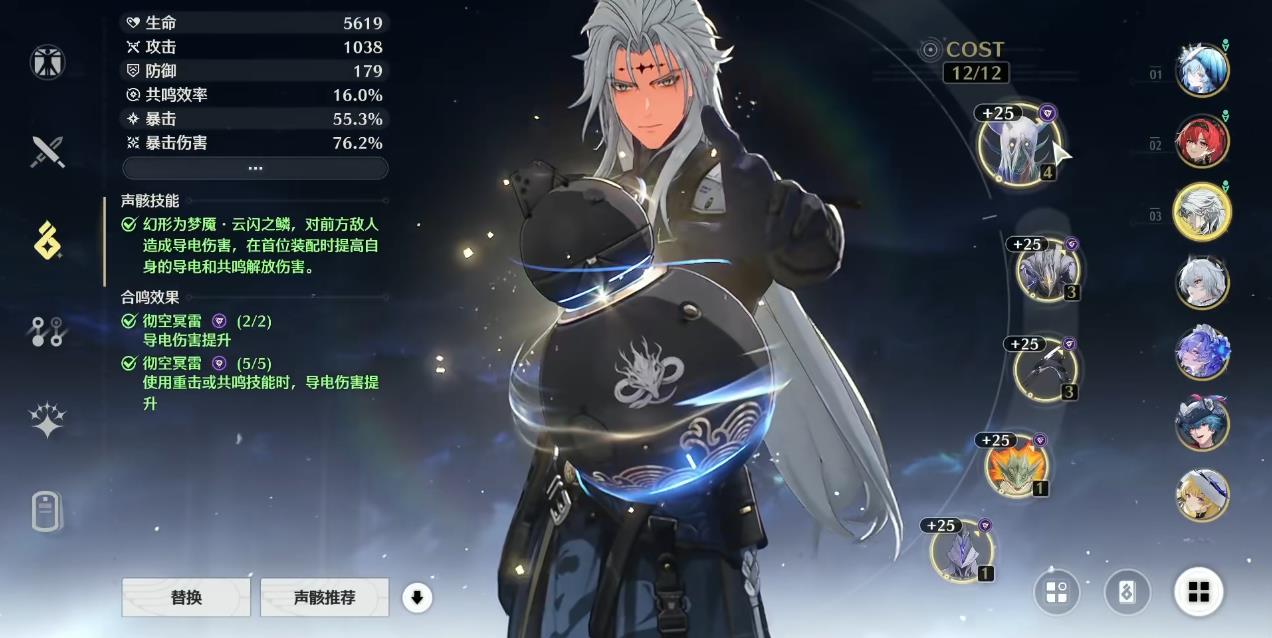Click the 替换 replace button
Screen dimensions: 1272x638
pos(186,597)
